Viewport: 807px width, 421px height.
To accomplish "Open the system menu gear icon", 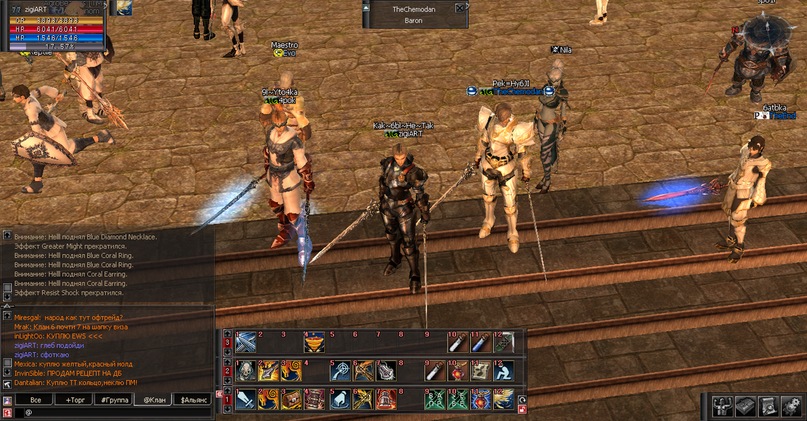I will [791, 405].
